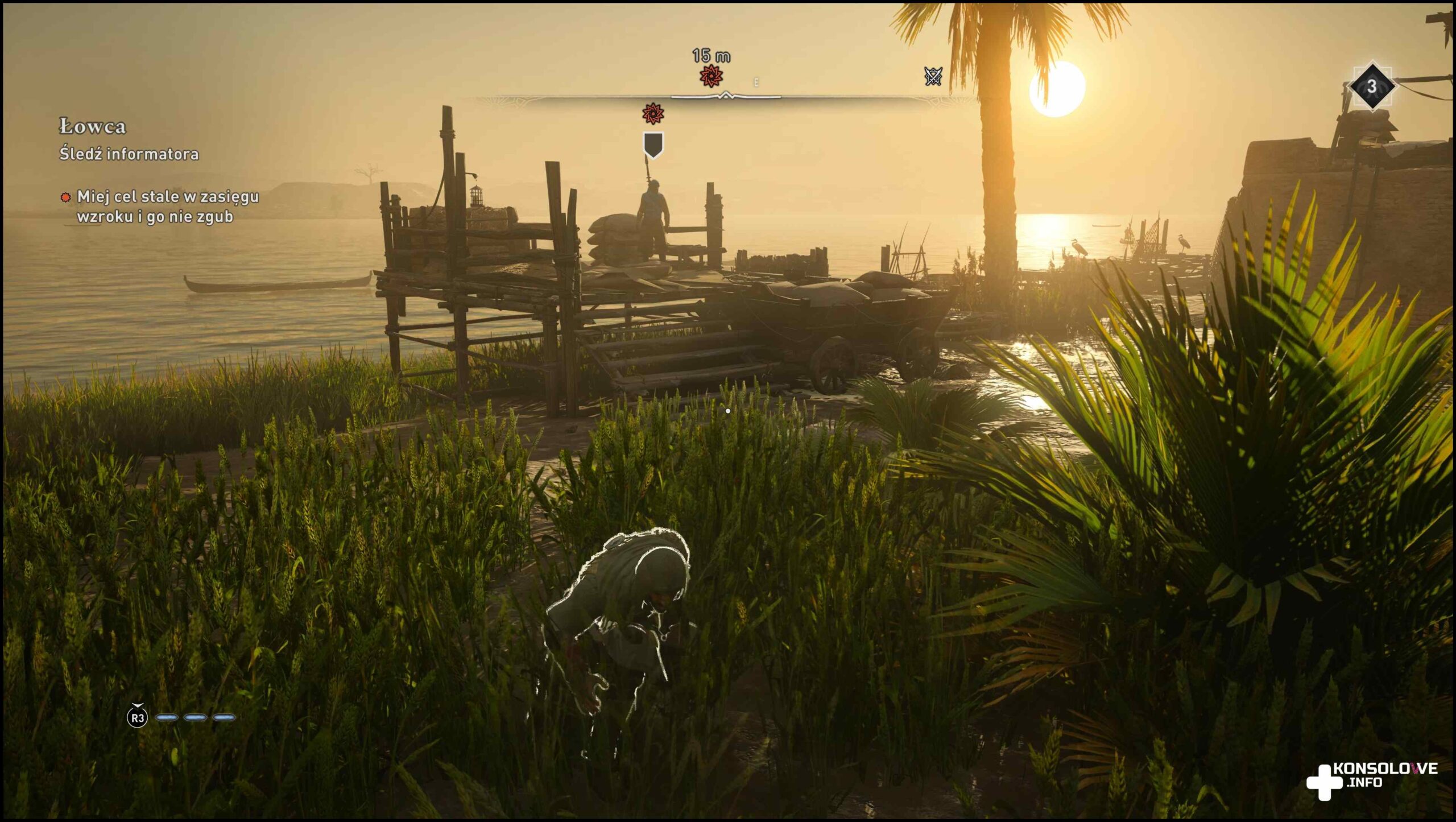This screenshot has height=822, width=1456.
Task: Select the Łowca quest title
Action: click(x=93, y=126)
